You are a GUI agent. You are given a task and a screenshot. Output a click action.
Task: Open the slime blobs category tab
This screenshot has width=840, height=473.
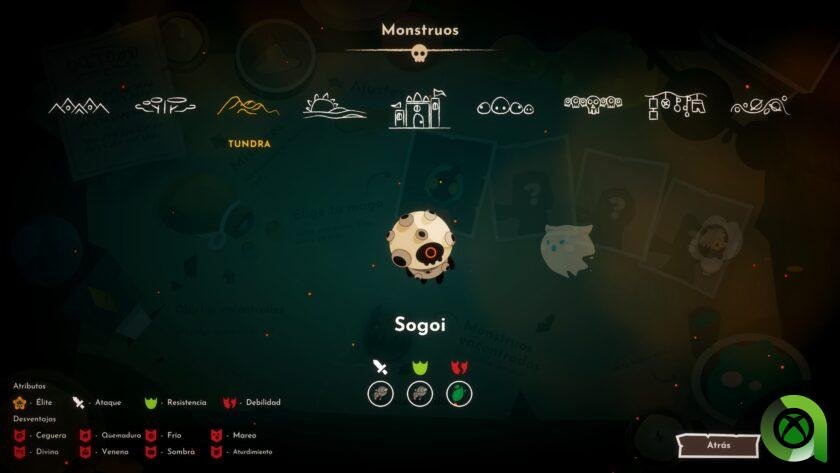pyautogui.click(x=505, y=107)
